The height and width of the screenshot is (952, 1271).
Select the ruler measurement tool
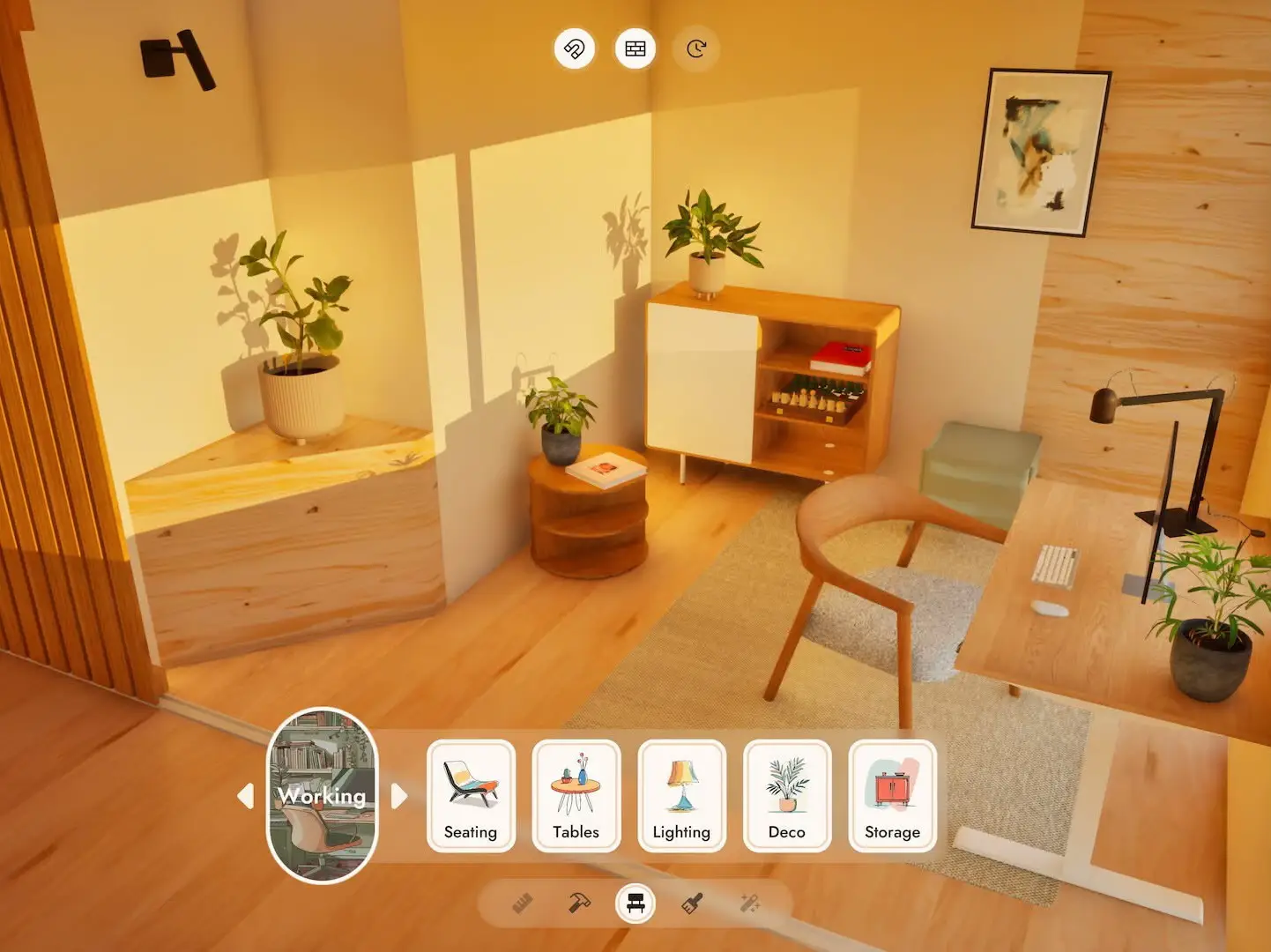tap(522, 903)
